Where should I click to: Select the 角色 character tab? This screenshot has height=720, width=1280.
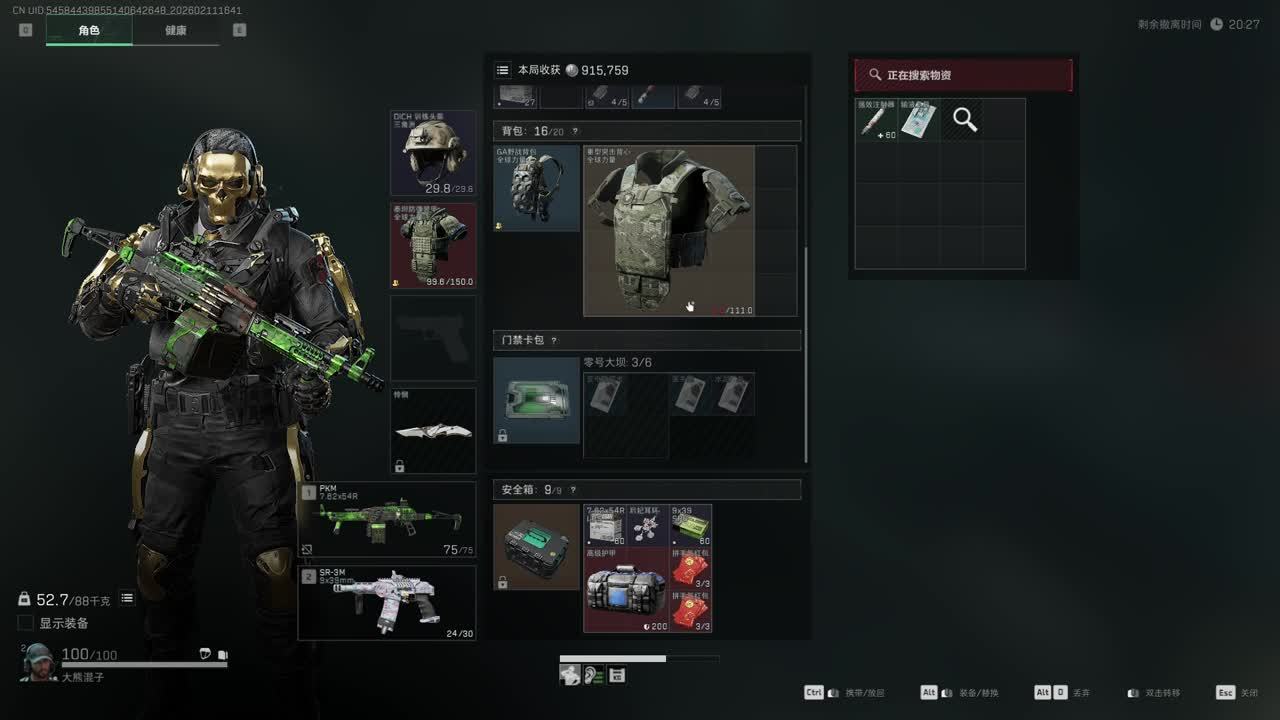coord(89,30)
